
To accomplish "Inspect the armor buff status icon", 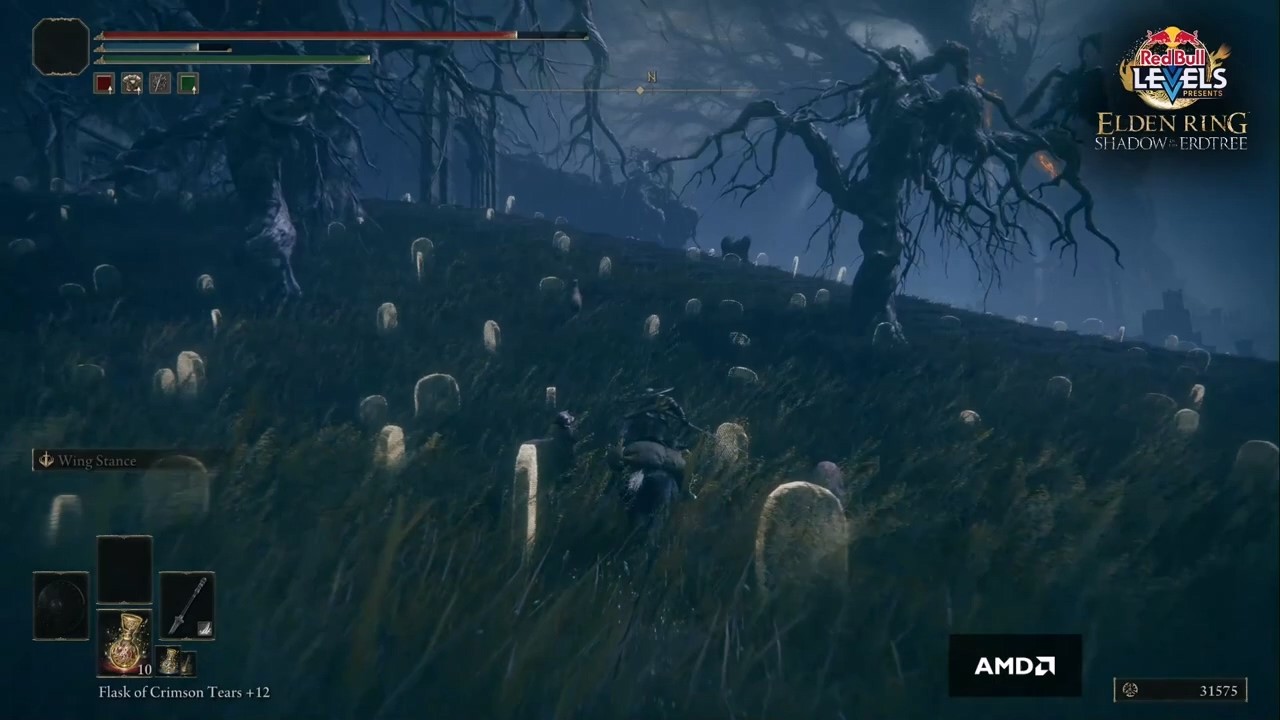I will pyautogui.click(x=132, y=83).
